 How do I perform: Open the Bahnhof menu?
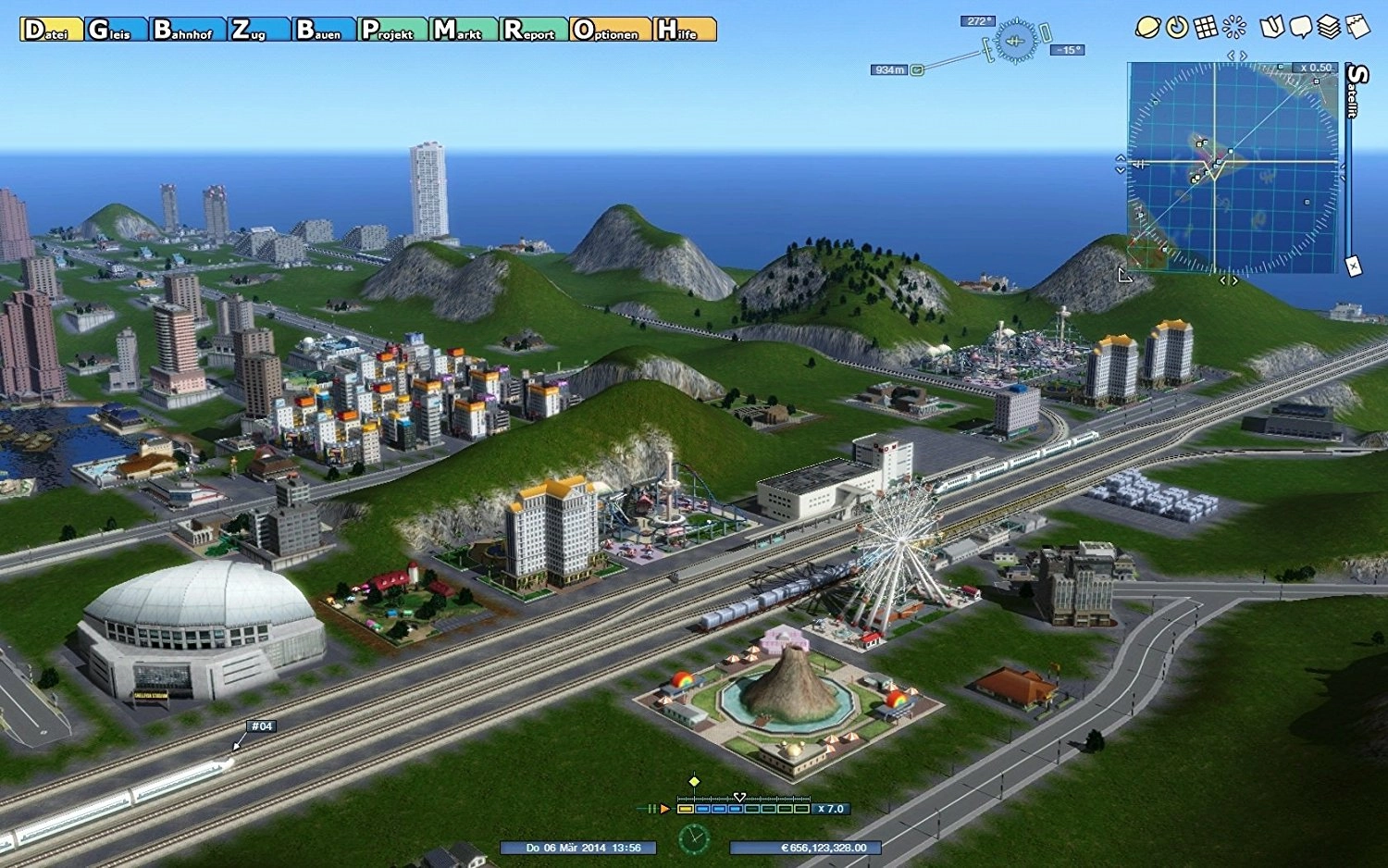coord(188,30)
